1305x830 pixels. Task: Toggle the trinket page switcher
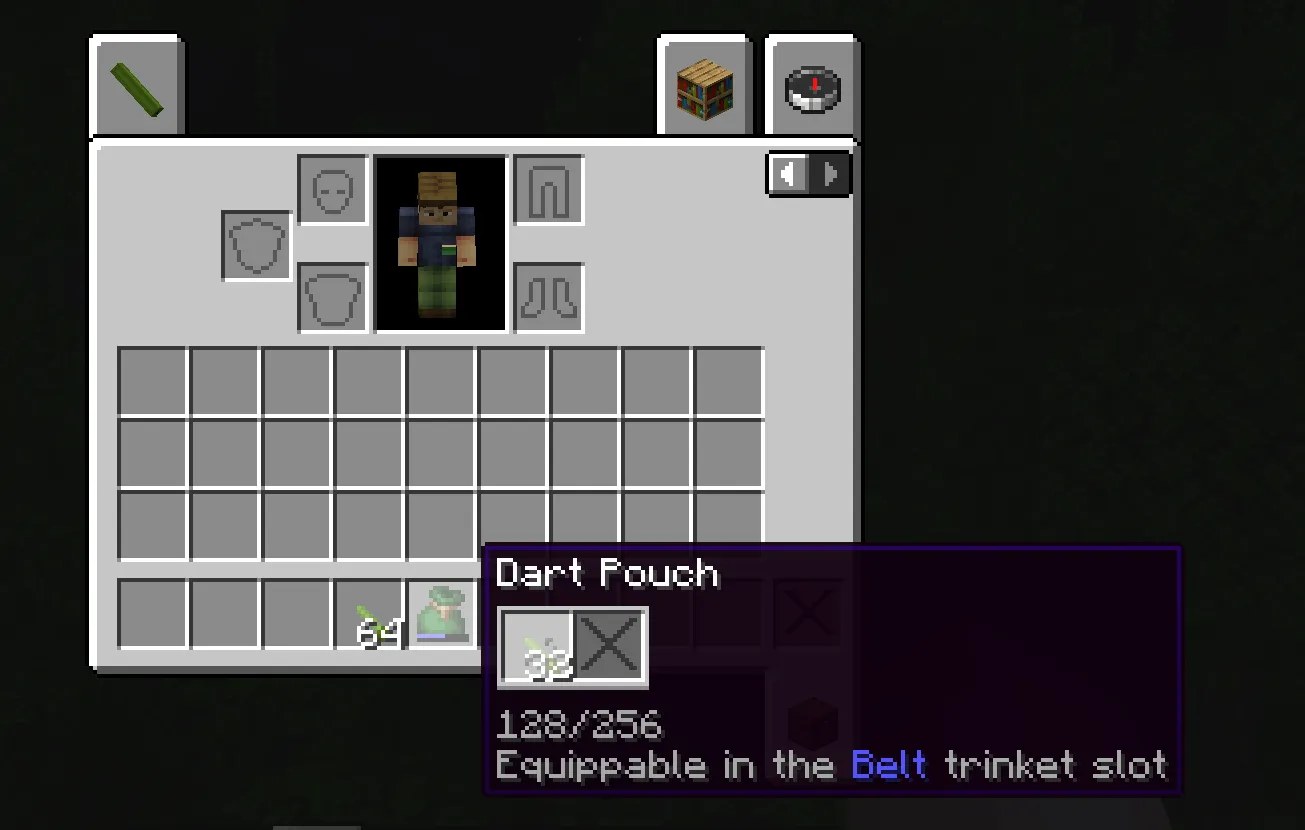click(808, 173)
